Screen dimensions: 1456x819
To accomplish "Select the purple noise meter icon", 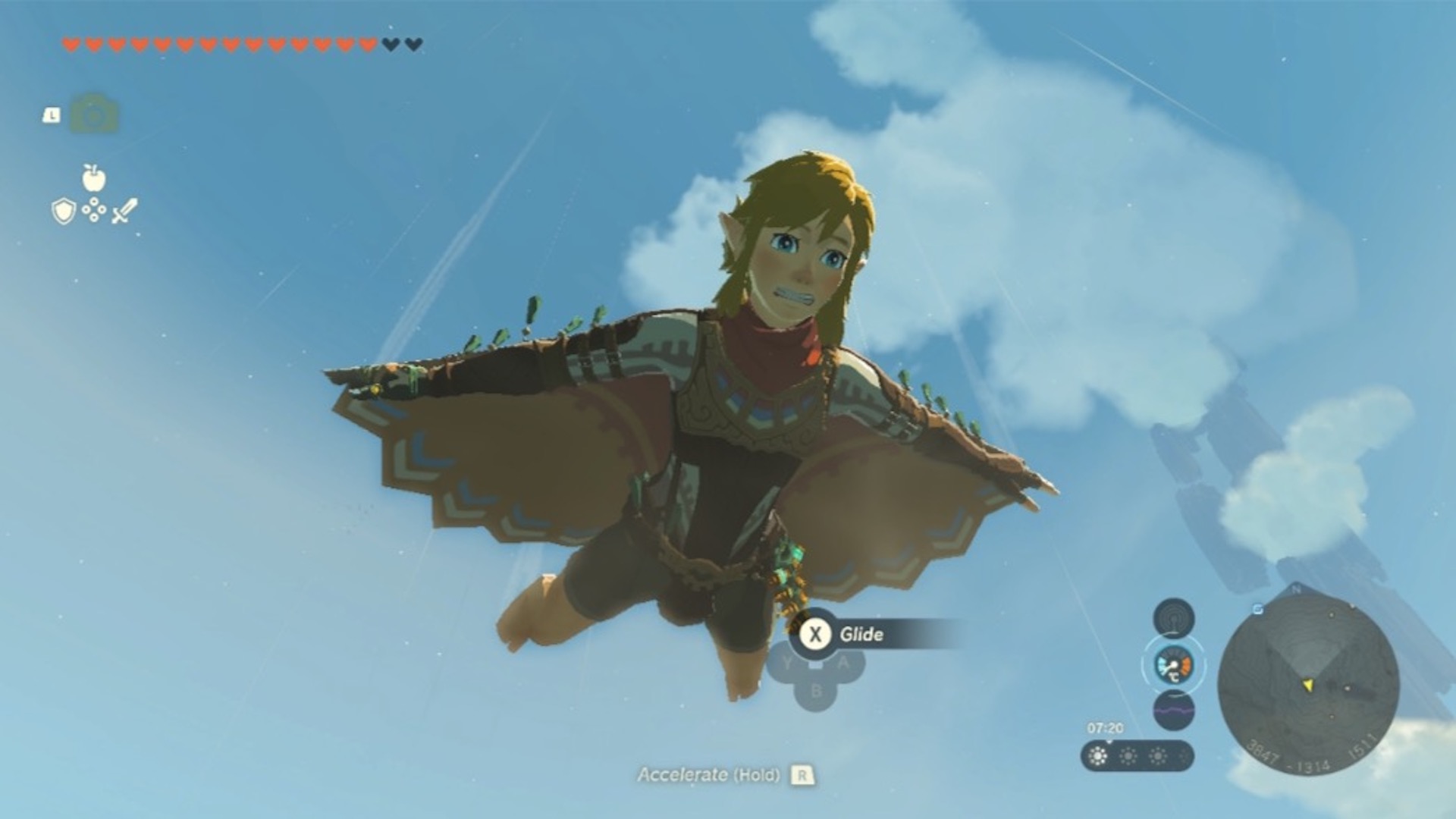I will (x=1174, y=711).
